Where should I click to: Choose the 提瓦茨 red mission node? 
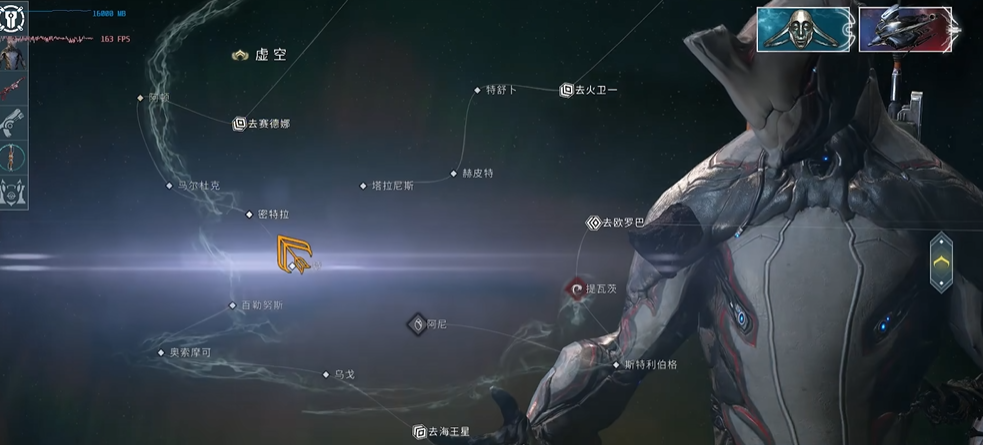(575, 289)
